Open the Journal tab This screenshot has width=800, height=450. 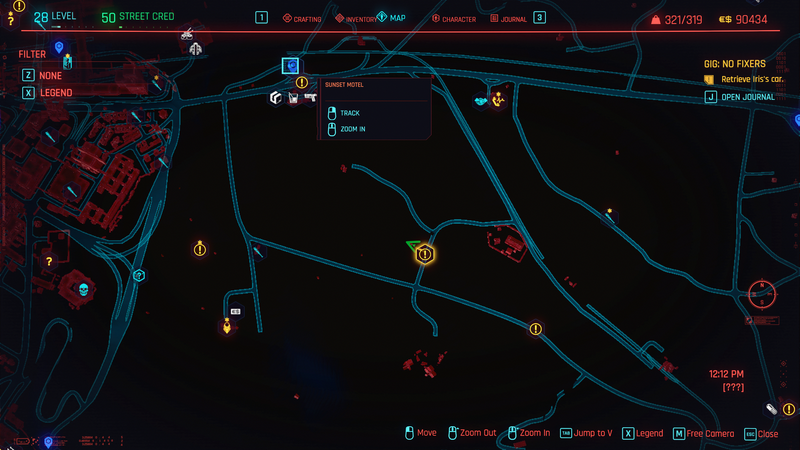[x=508, y=18]
